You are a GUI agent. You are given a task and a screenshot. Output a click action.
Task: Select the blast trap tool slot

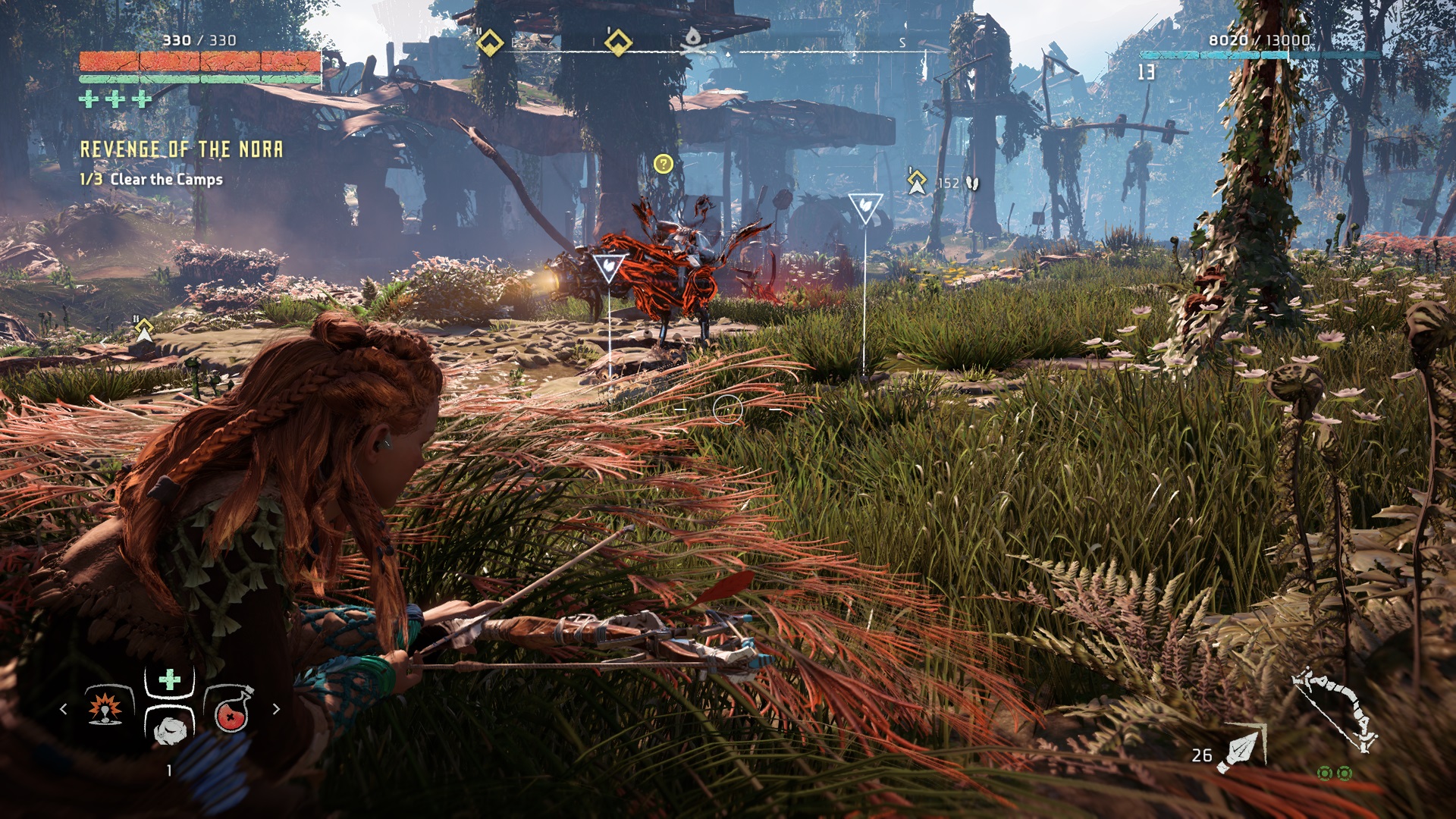point(105,708)
